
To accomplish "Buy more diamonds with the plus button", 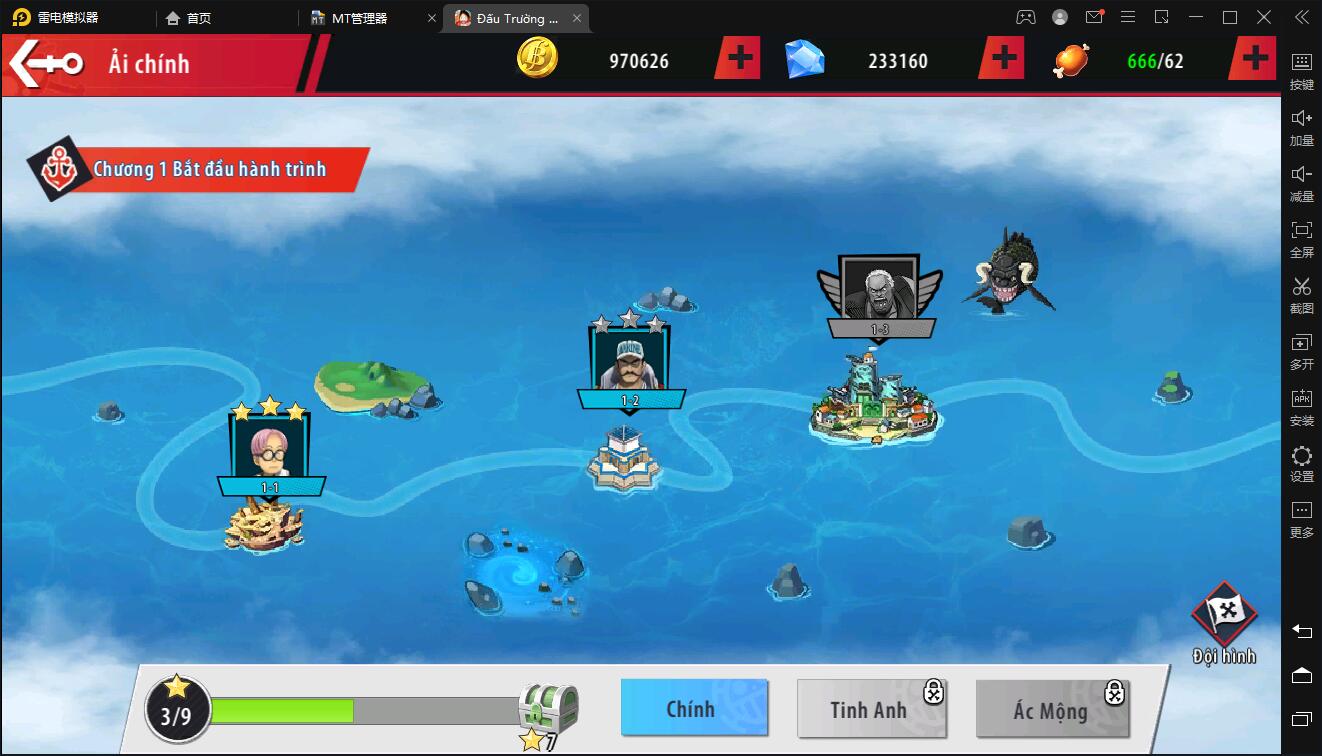I will click(x=1002, y=60).
